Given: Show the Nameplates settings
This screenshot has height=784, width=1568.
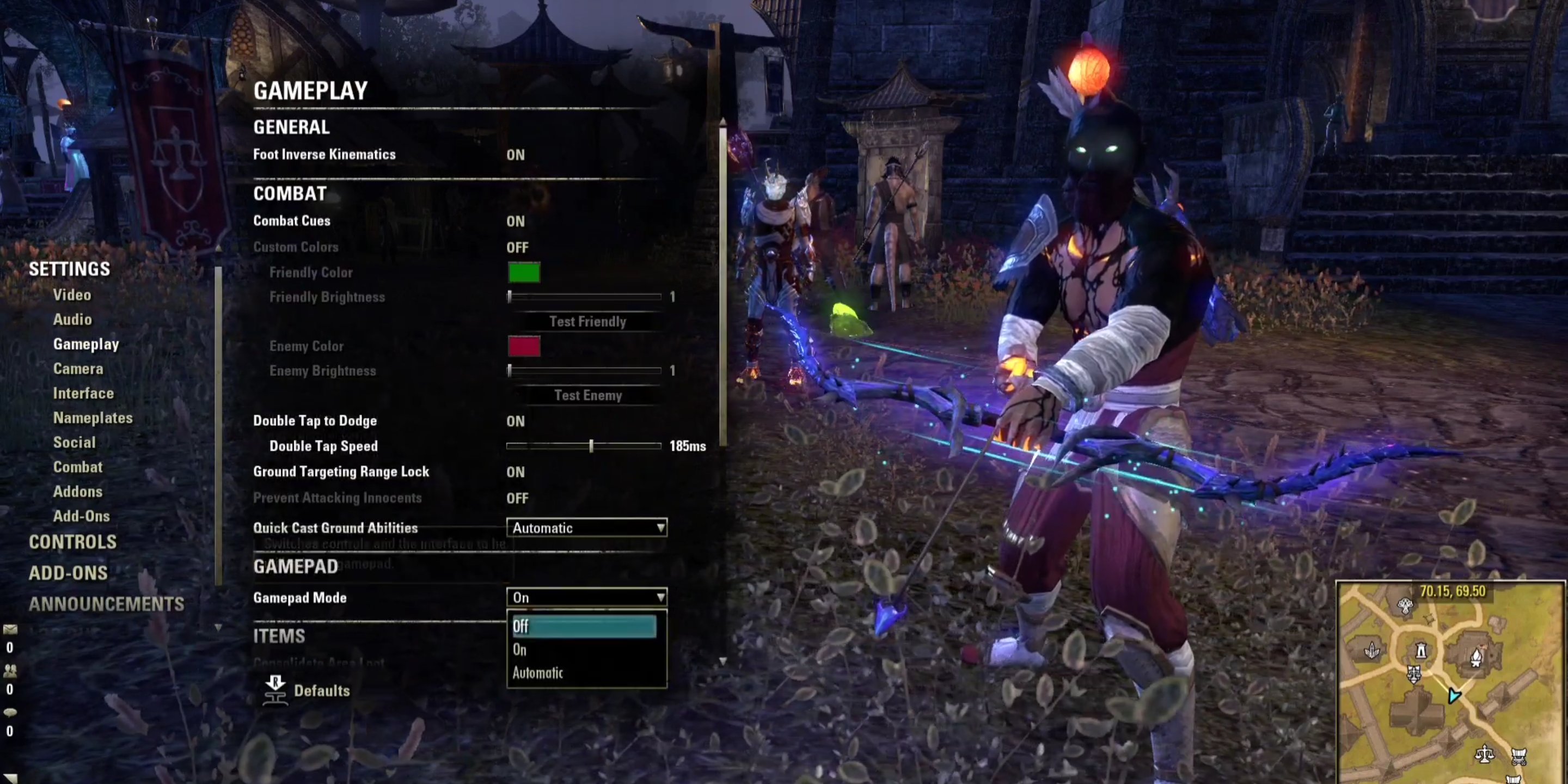Looking at the screenshot, I should 93,418.
